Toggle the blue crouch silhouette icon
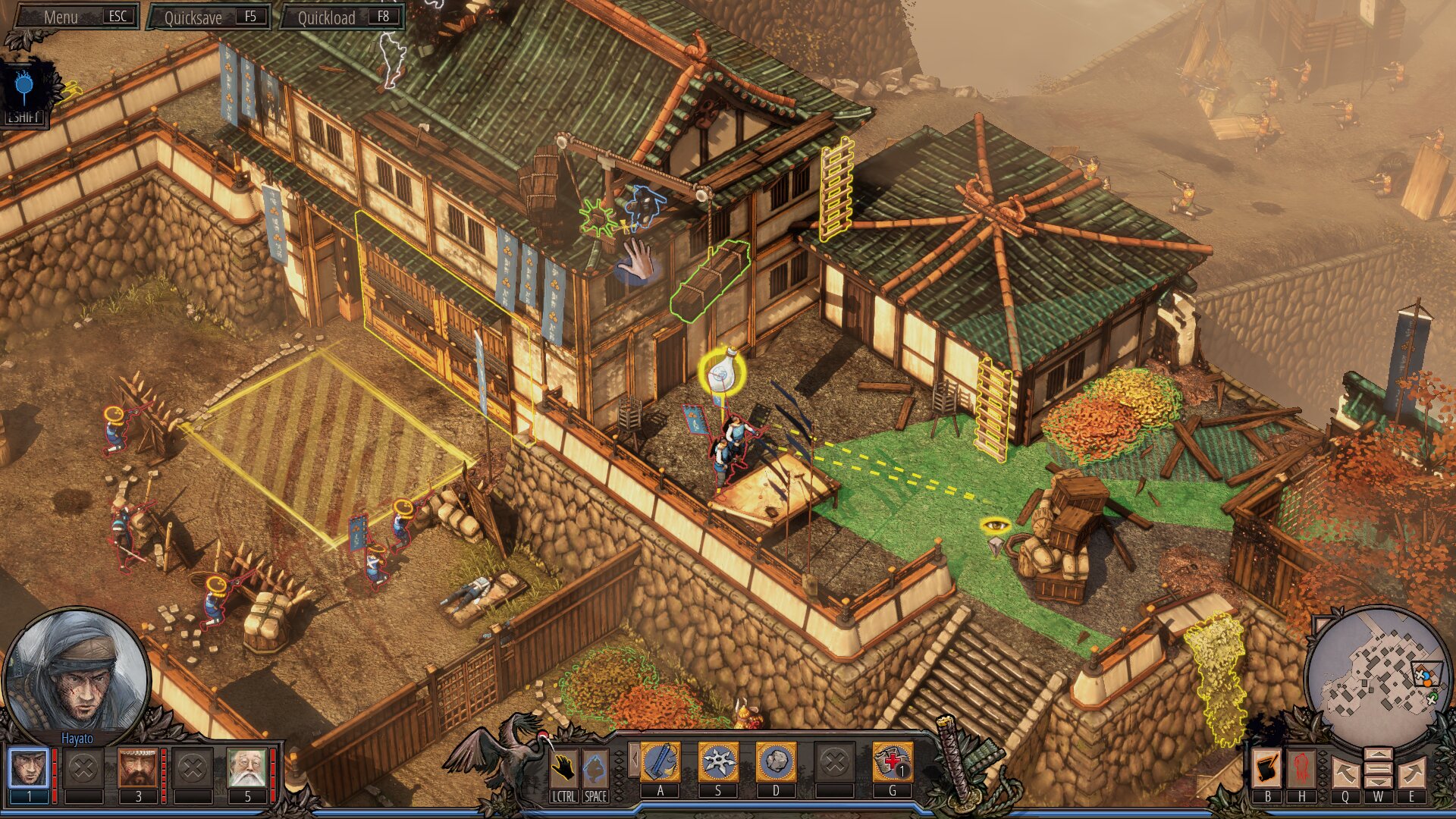Viewport: 1456px width, 819px height. [595, 768]
